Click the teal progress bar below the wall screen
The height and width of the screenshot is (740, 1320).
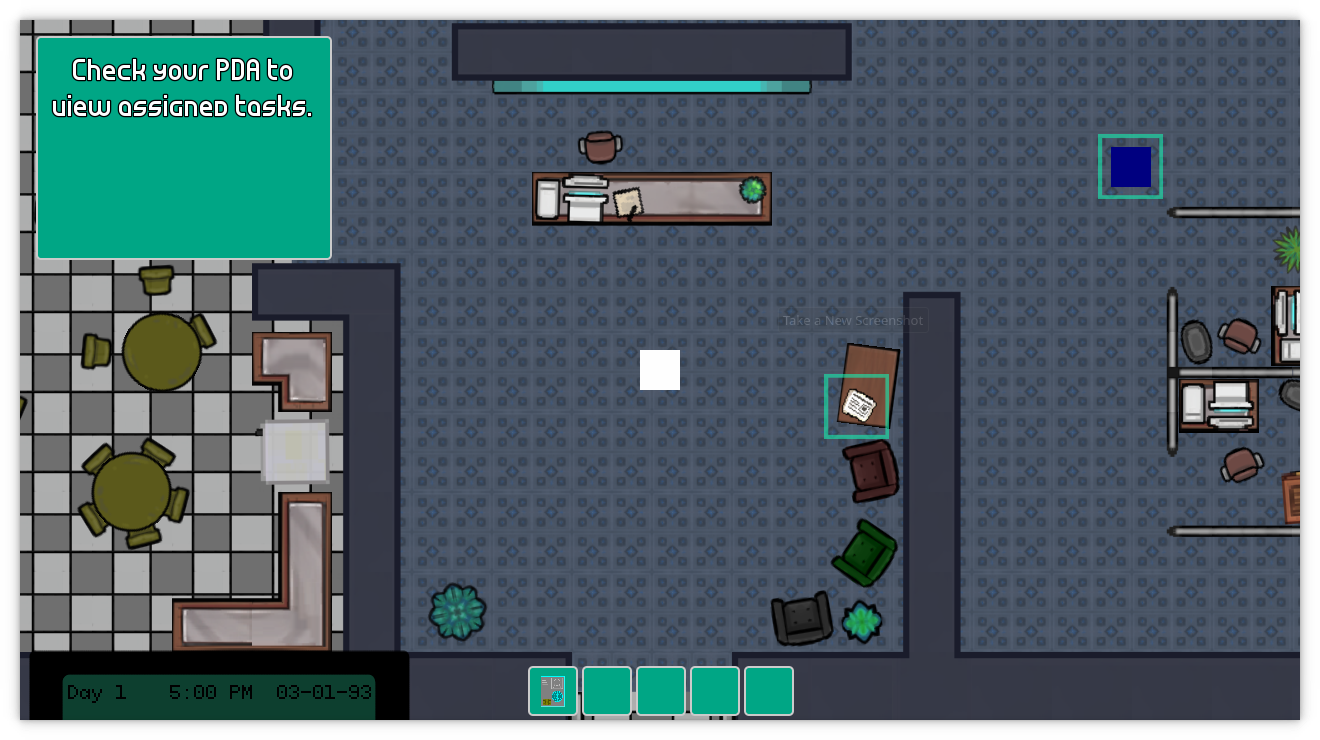click(651, 87)
